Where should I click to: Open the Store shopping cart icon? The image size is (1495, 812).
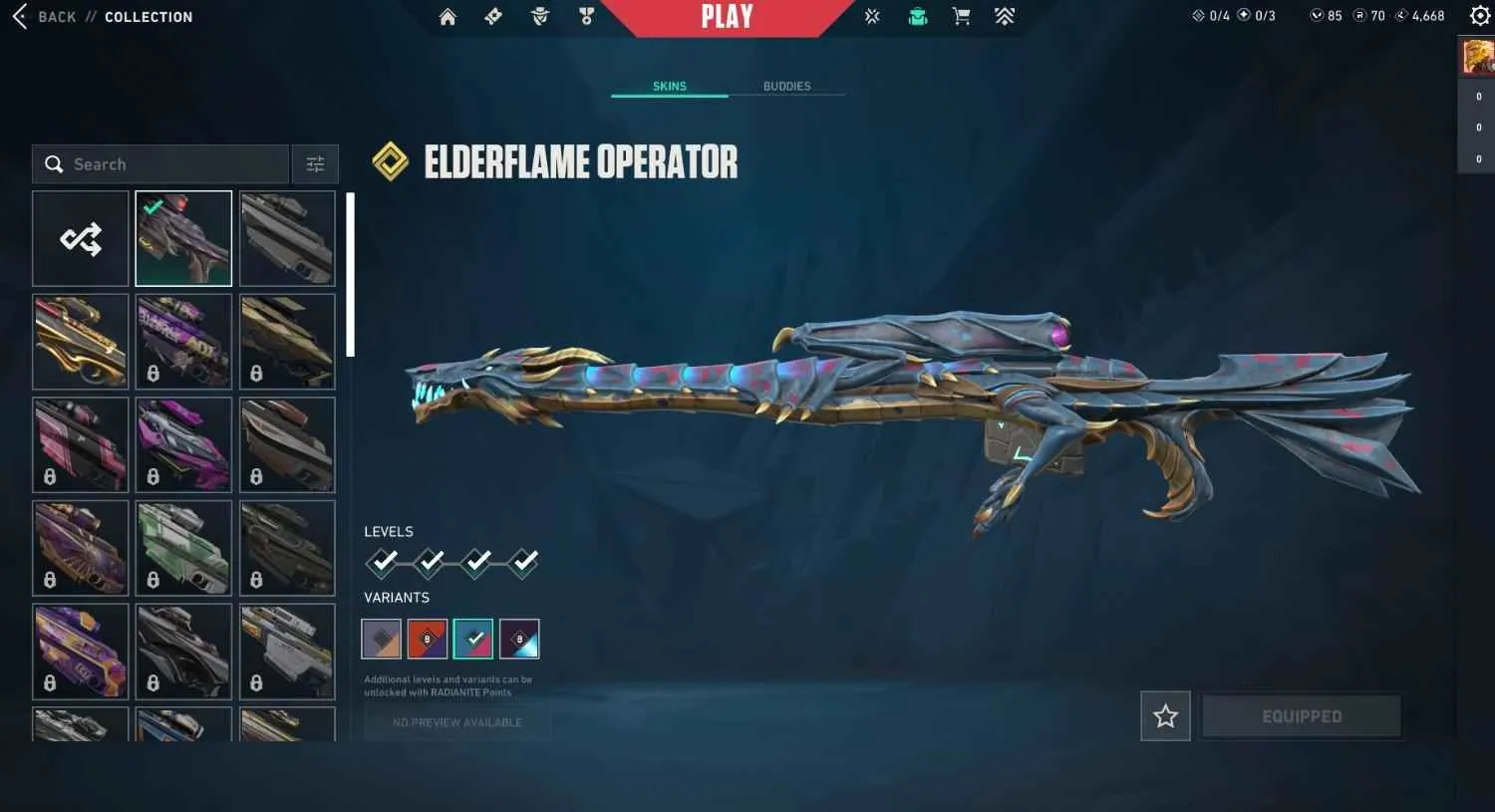960,16
